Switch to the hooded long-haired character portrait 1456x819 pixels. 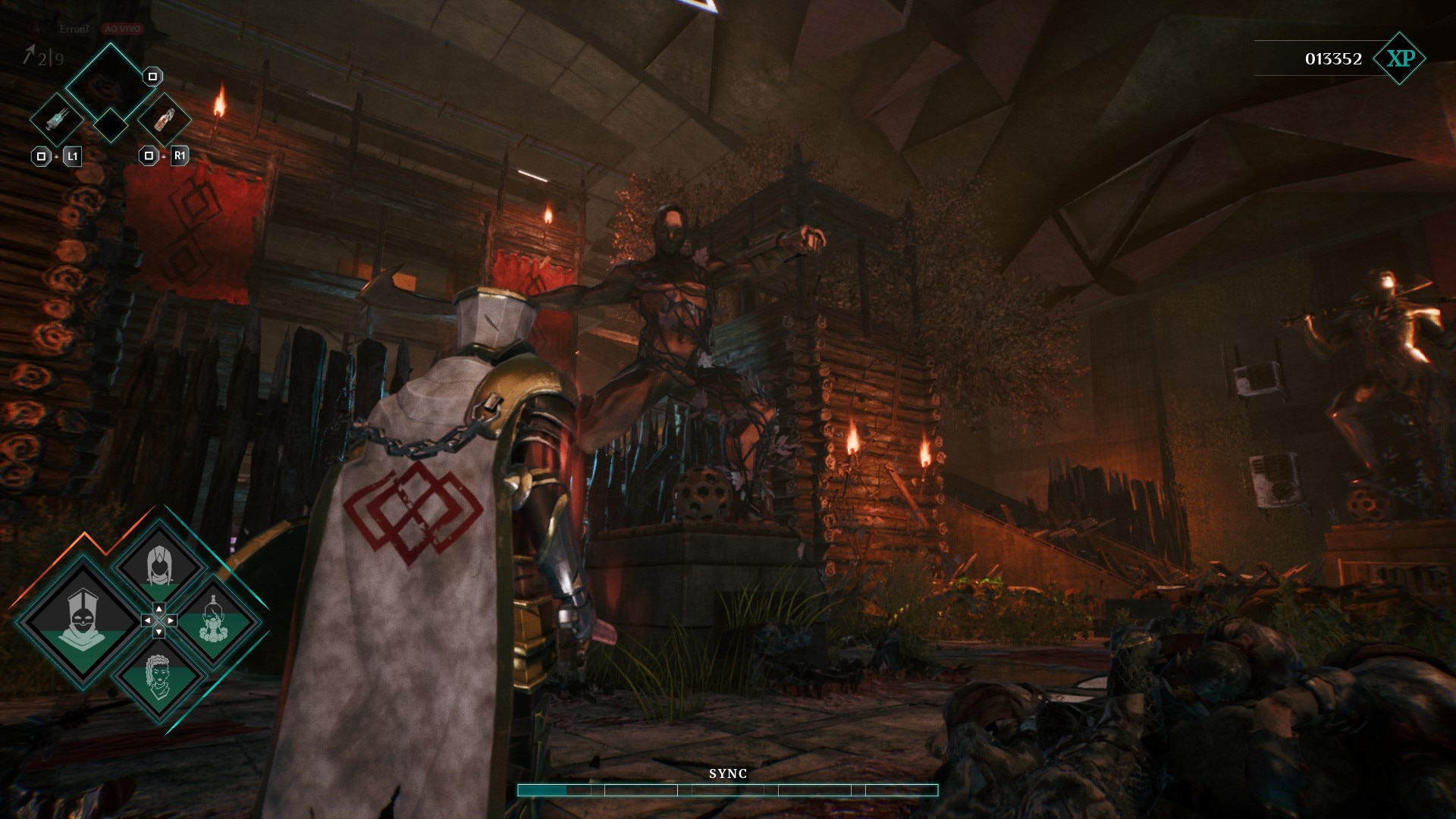[x=158, y=565]
